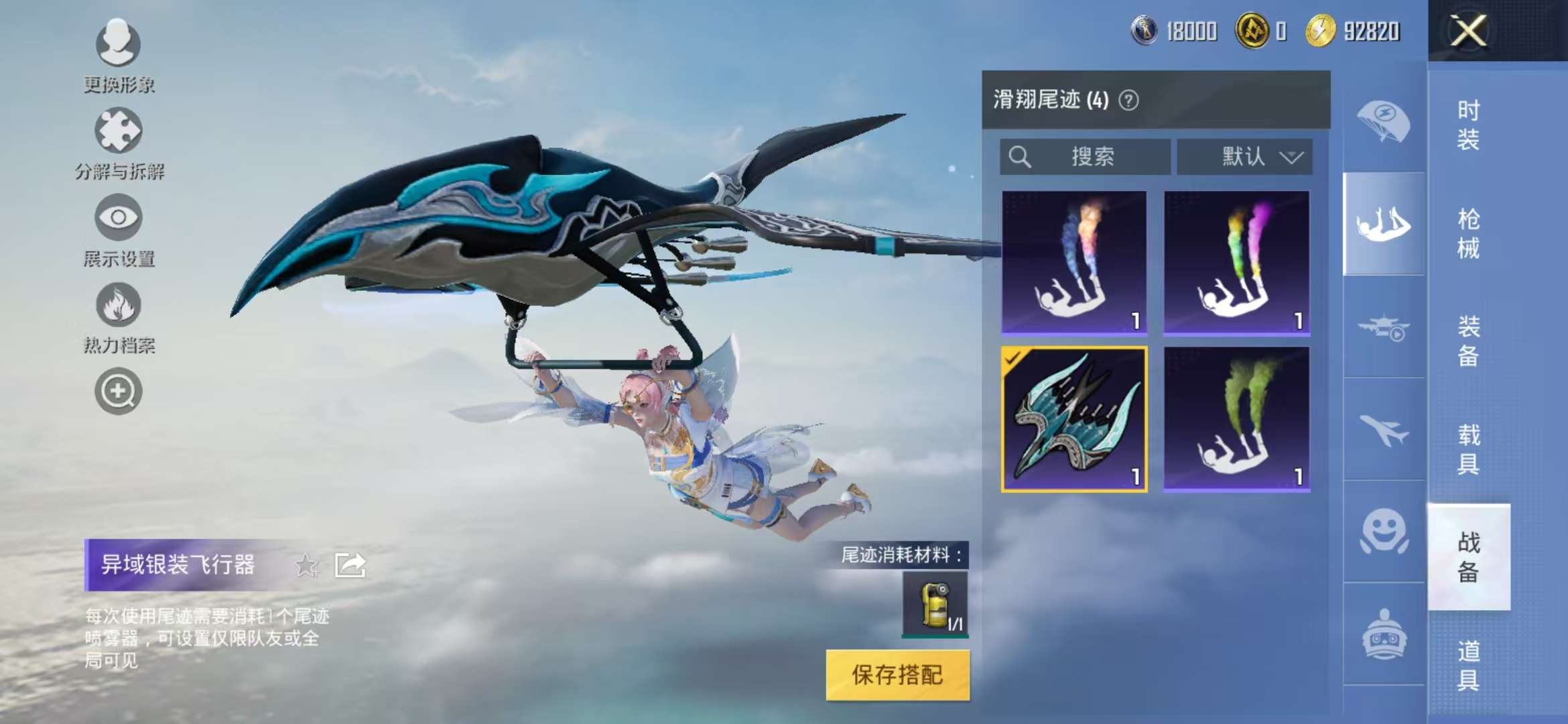The height and width of the screenshot is (724, 1568).
Task: Click the 搜索 search field
Action: (x=1086, y=156)
